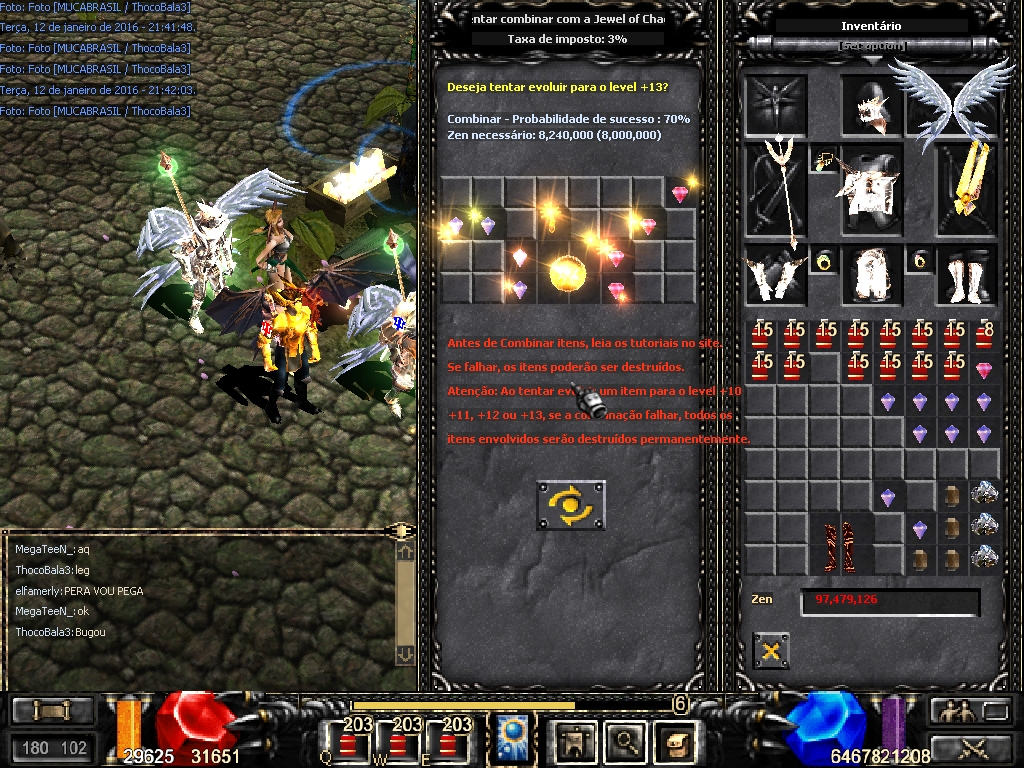Close the inventory with the X button
This screenshot has width=1024, height=768.
pos(770,651)
